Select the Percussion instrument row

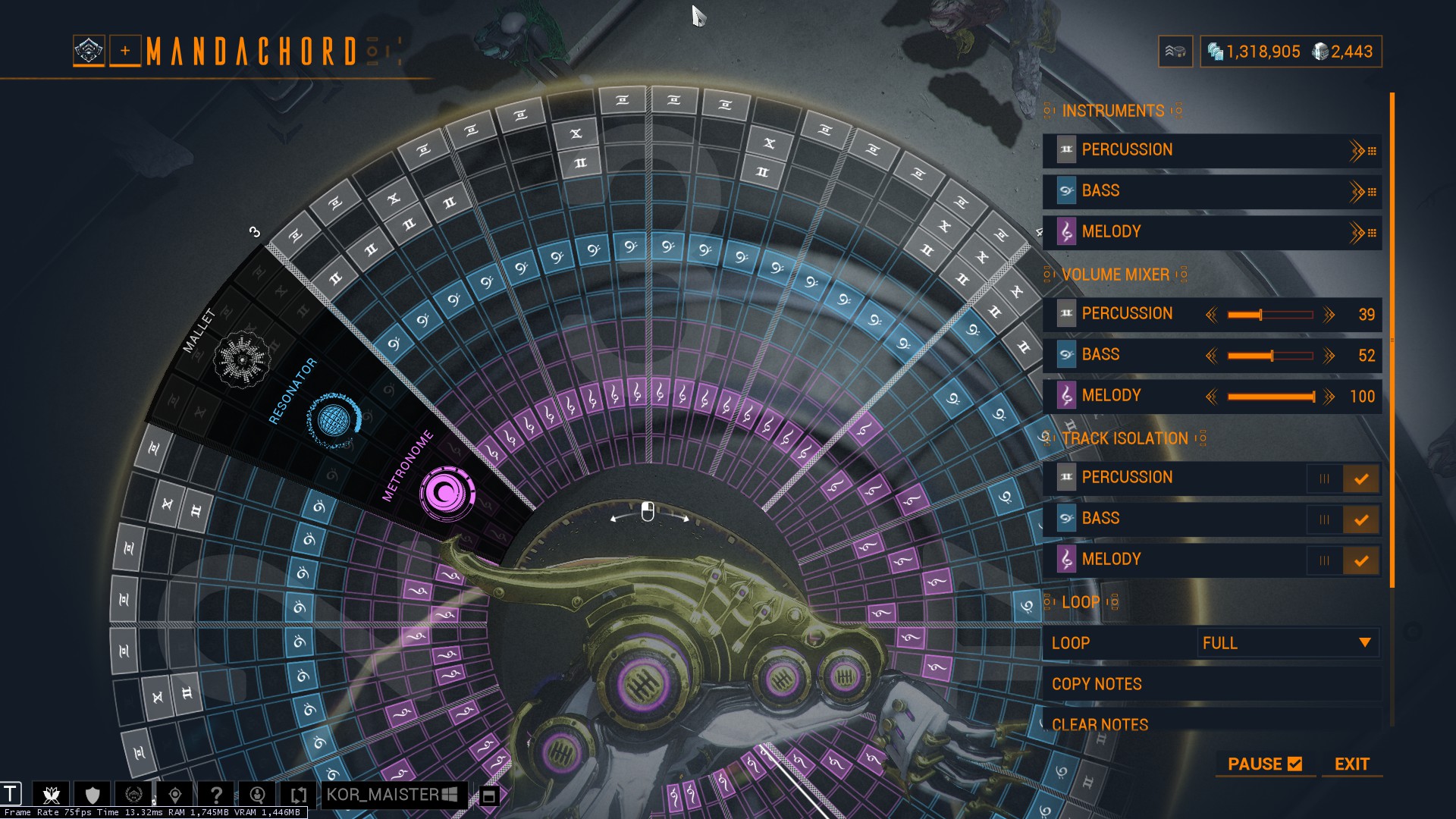click(x=1198, y=150)
